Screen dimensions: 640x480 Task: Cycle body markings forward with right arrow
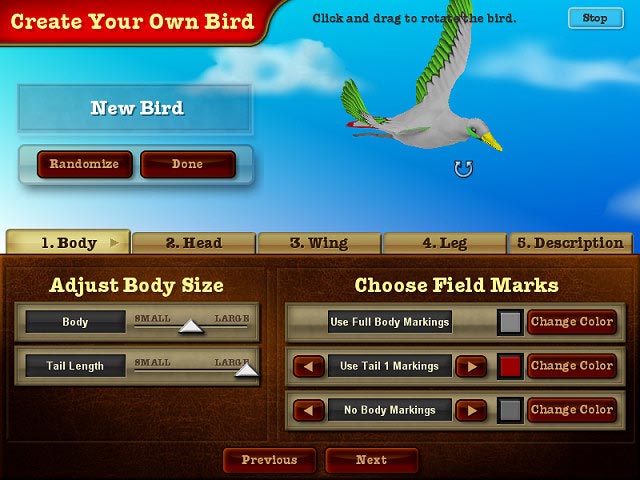pos(470,410)
